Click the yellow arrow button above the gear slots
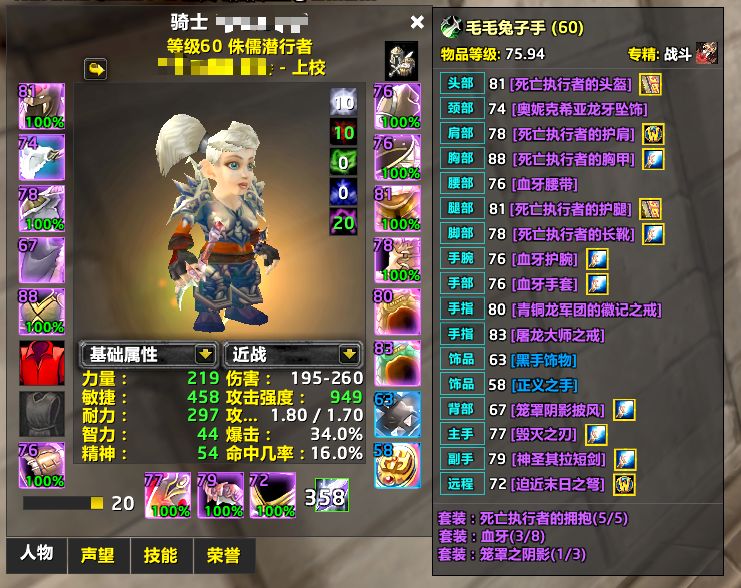 [x=97, y=70]
